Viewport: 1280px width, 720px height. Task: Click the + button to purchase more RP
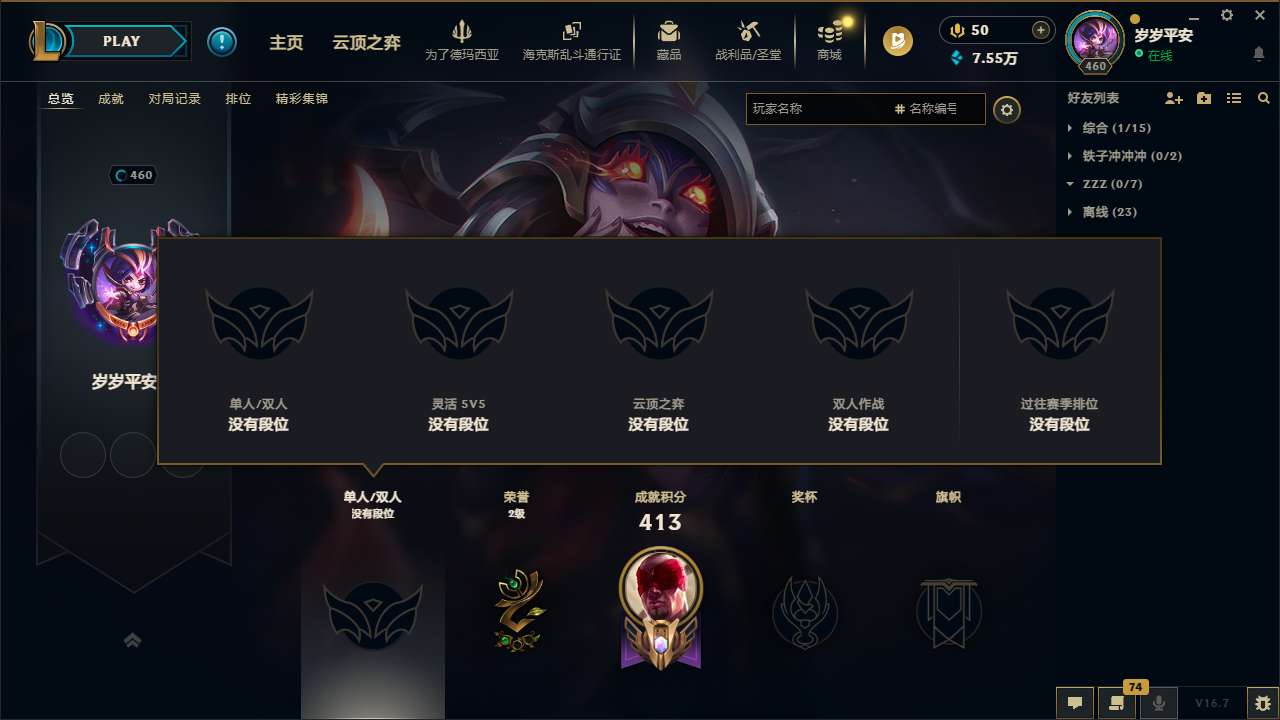1040,31
